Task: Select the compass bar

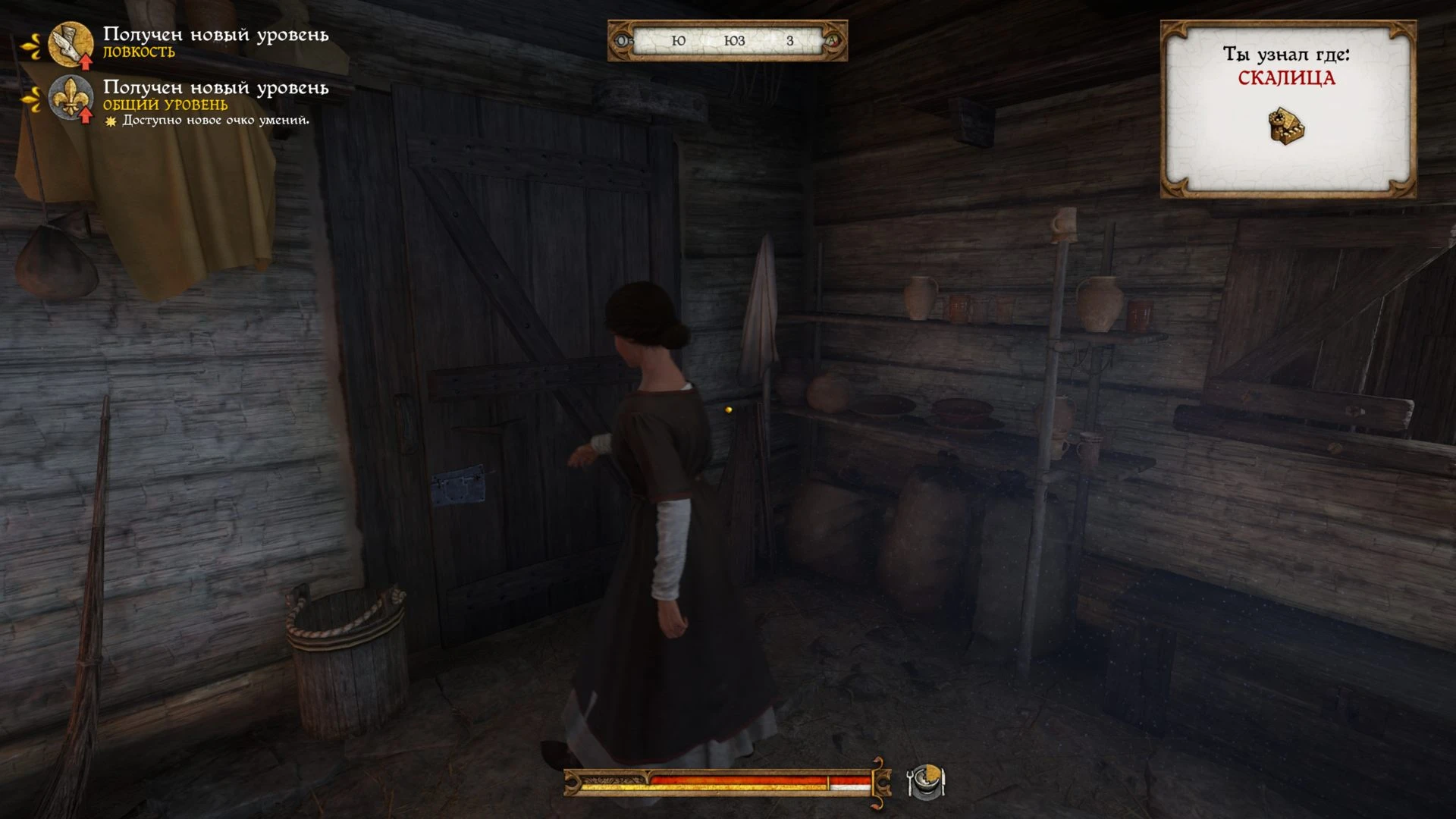Action: 727,40
